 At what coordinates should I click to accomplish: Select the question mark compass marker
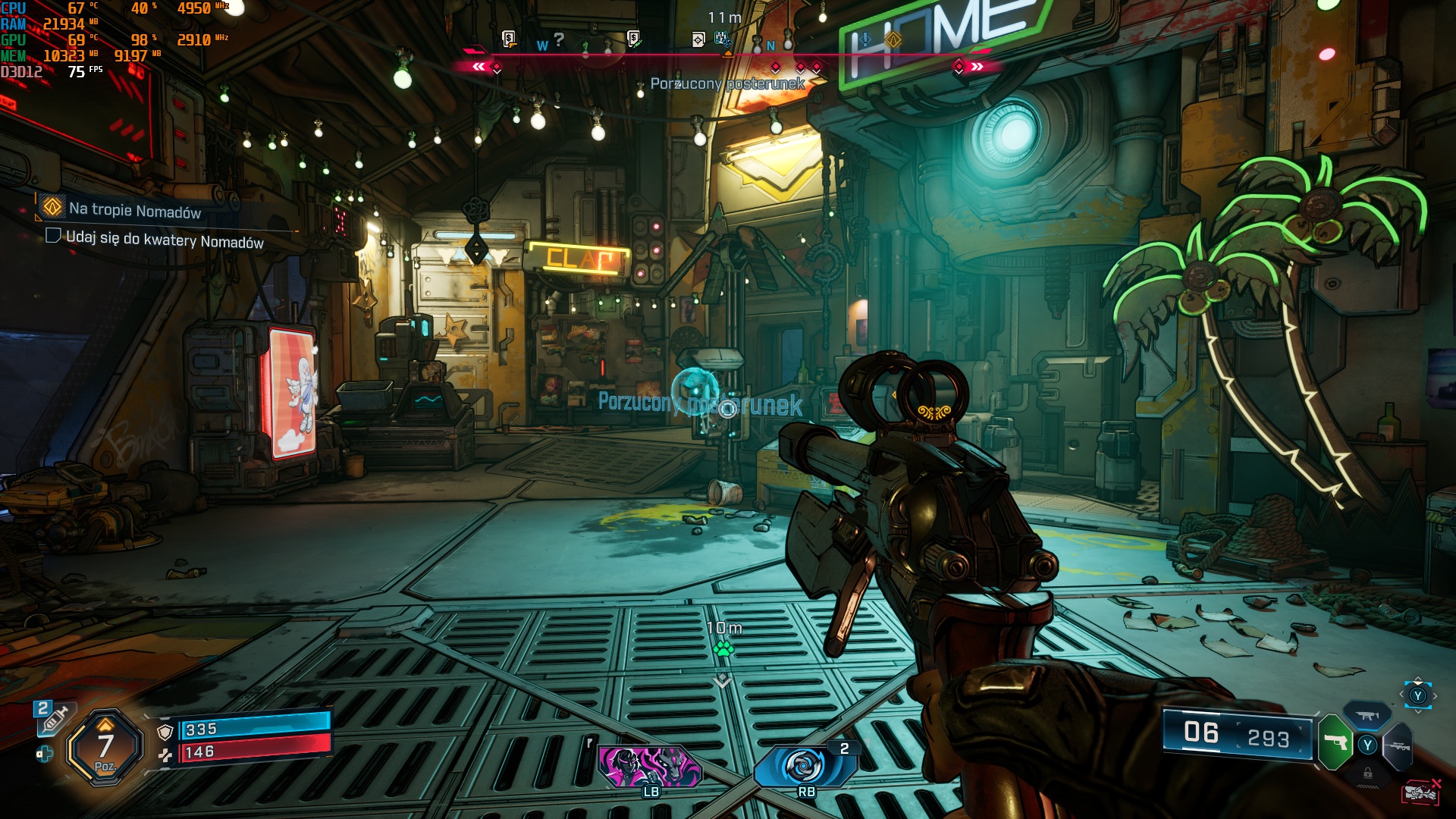pos(559,39)
